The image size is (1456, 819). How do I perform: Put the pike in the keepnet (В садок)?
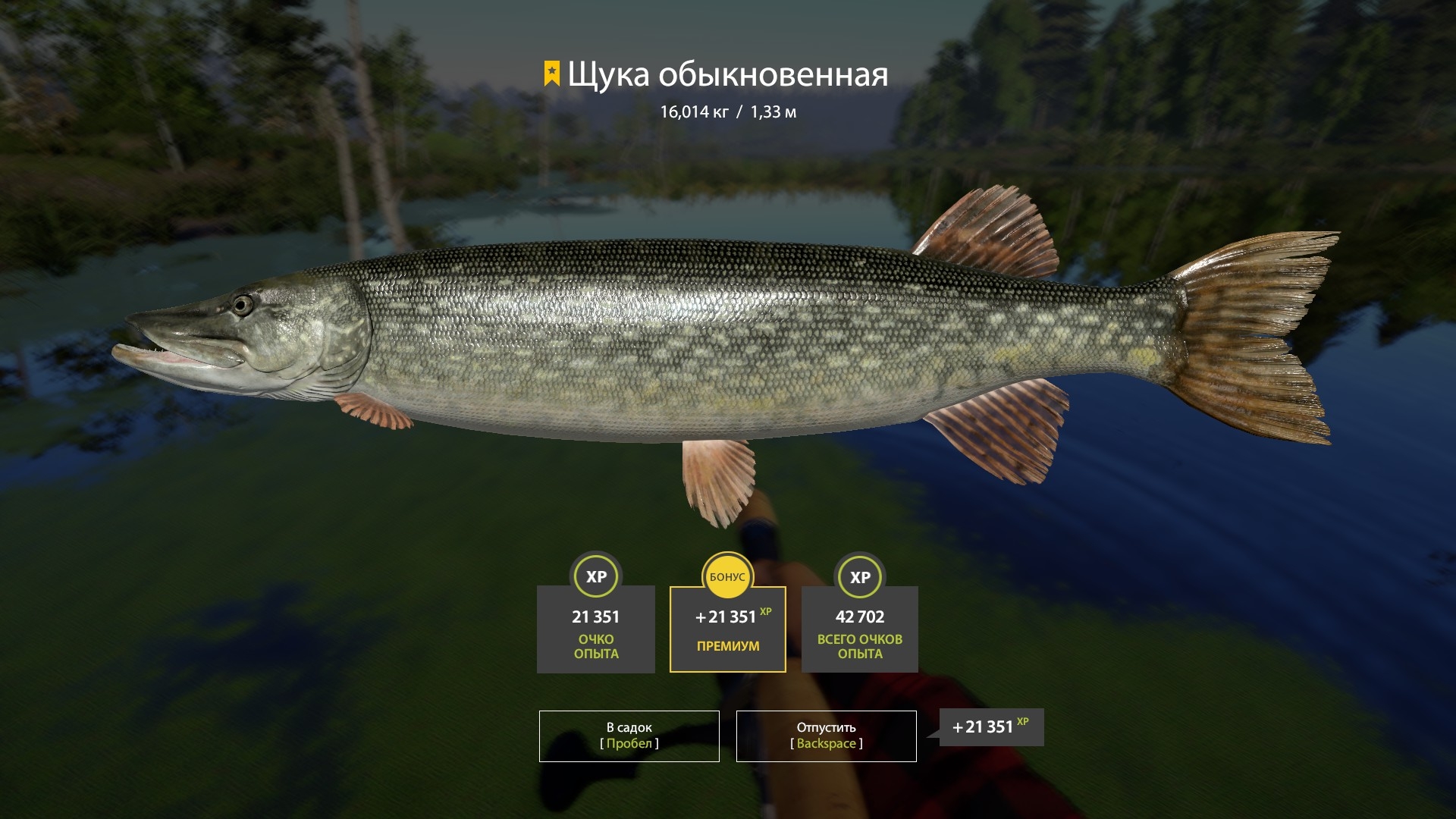pyautogui.click(x=629, y=736)
